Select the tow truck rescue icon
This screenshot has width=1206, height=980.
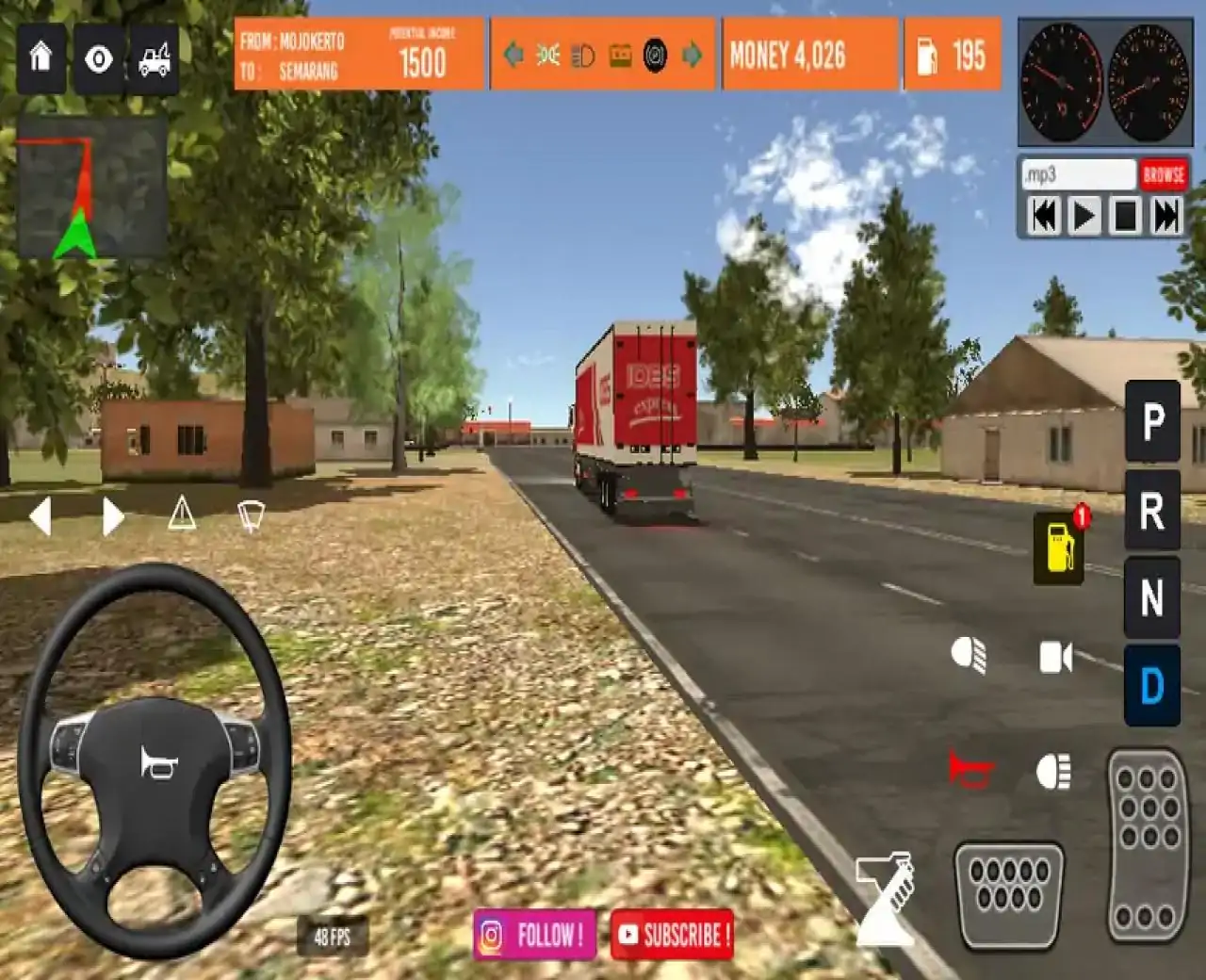point(154,59)
